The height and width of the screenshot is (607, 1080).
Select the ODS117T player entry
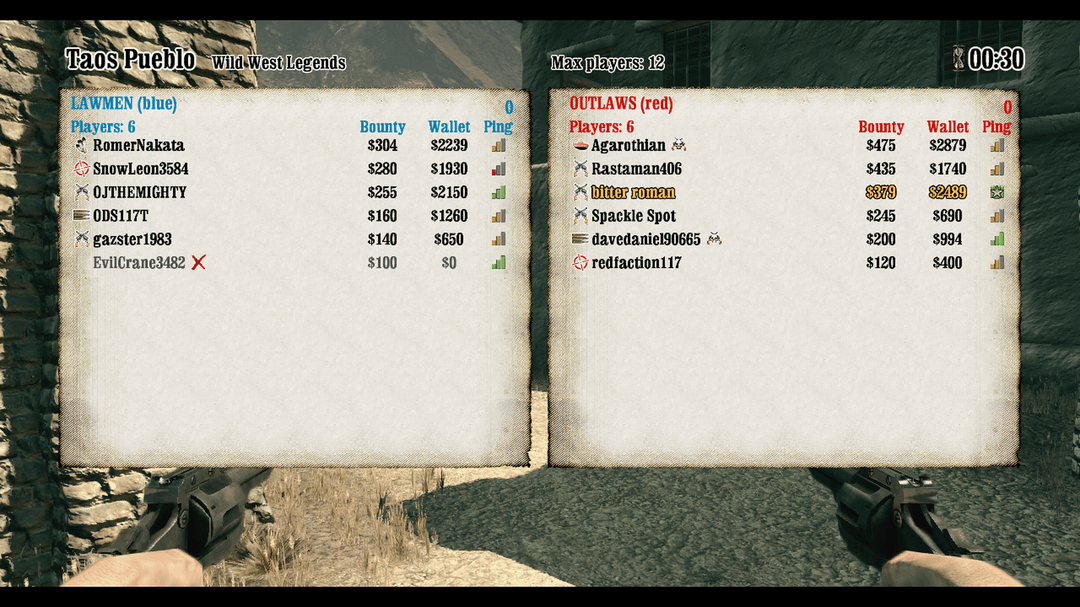coord(121,216)
